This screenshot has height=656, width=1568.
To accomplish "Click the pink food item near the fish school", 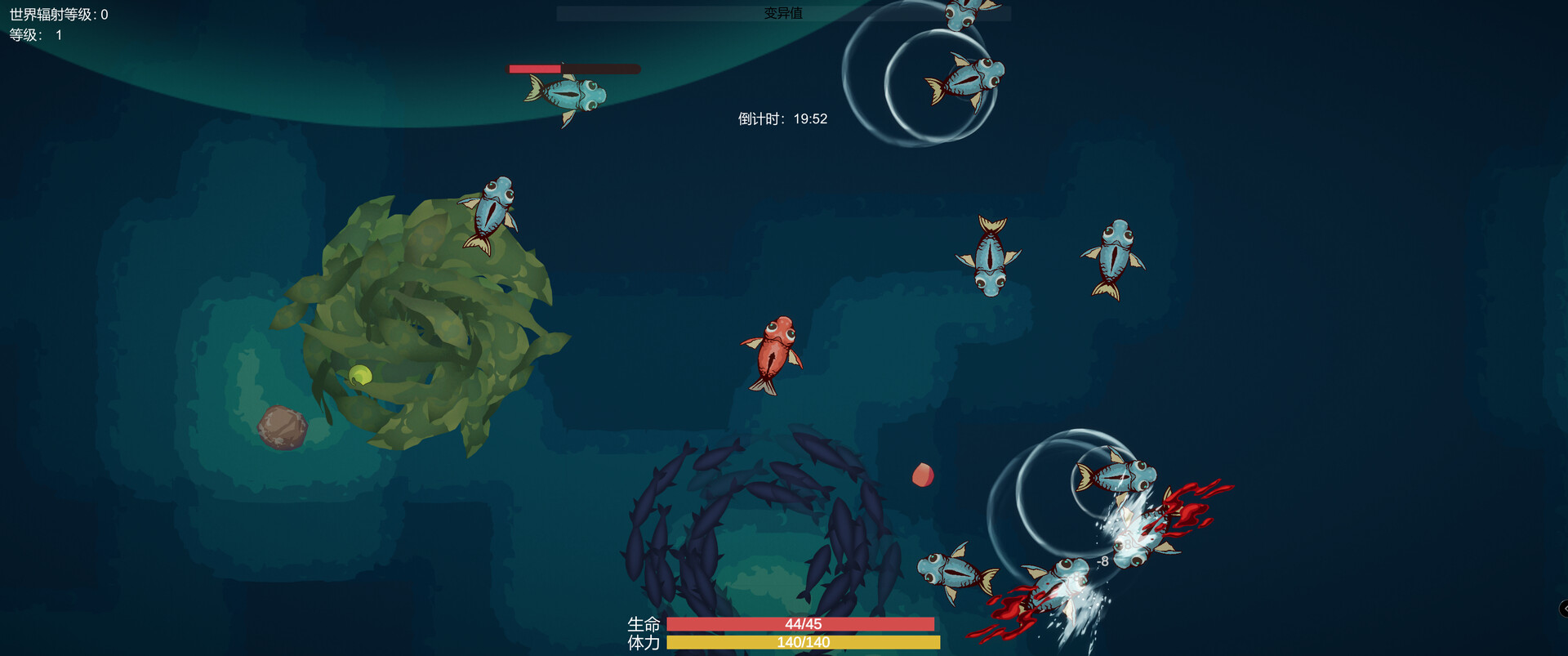I will pos(923,475).
